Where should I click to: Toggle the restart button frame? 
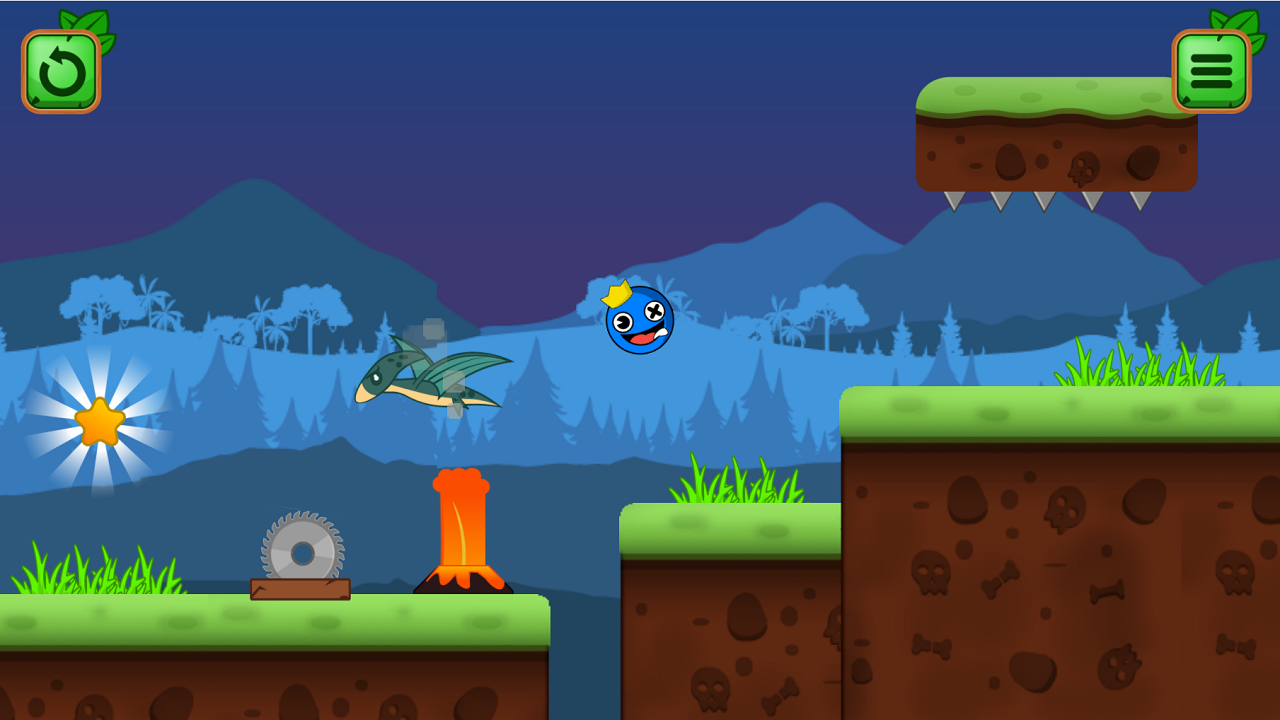[x=61, y=70]
